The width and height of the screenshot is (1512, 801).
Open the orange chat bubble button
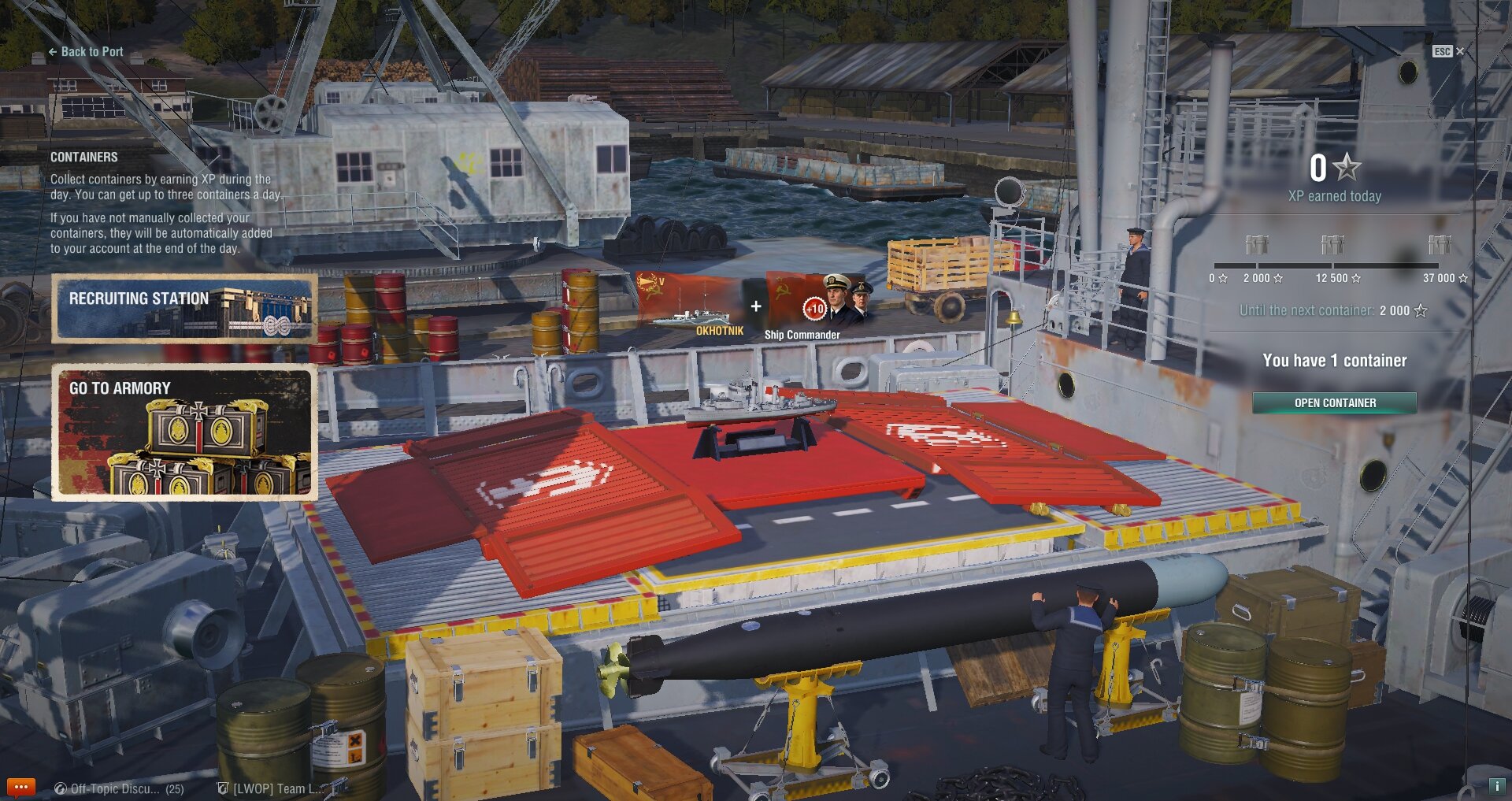[x=20, y=787]
